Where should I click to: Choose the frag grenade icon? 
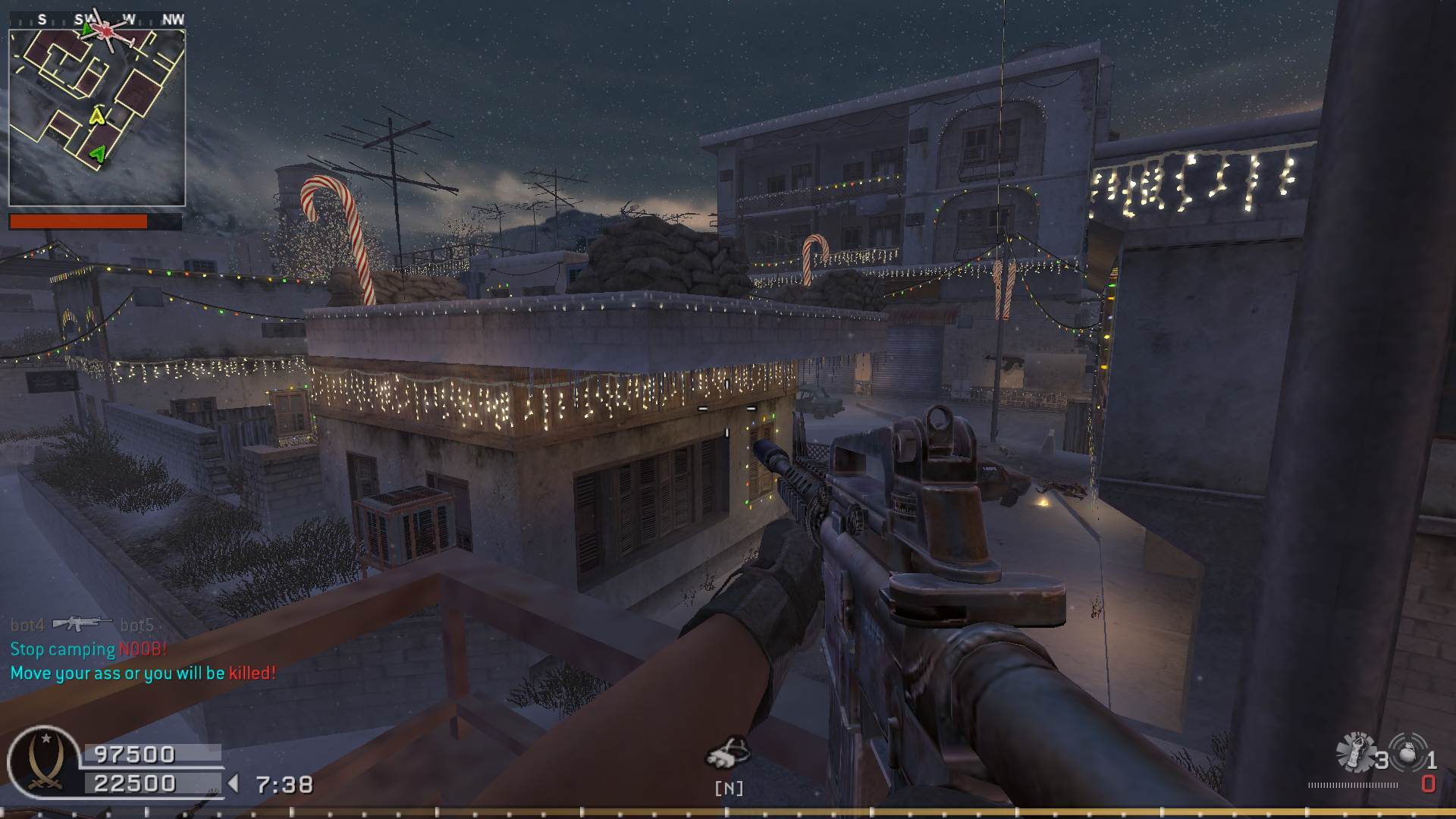point(1407,751)
